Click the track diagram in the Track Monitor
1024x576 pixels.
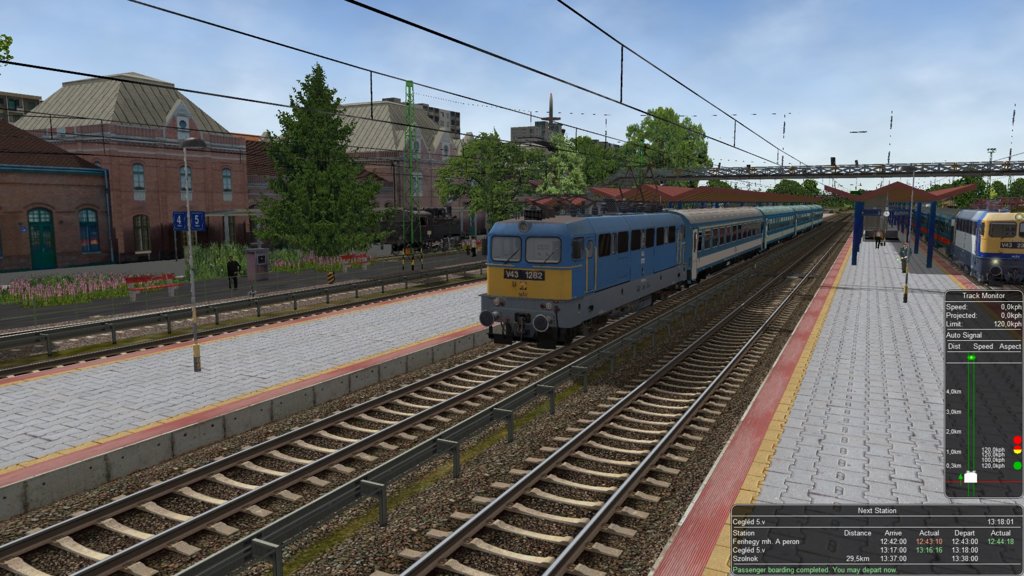[970, 420]
